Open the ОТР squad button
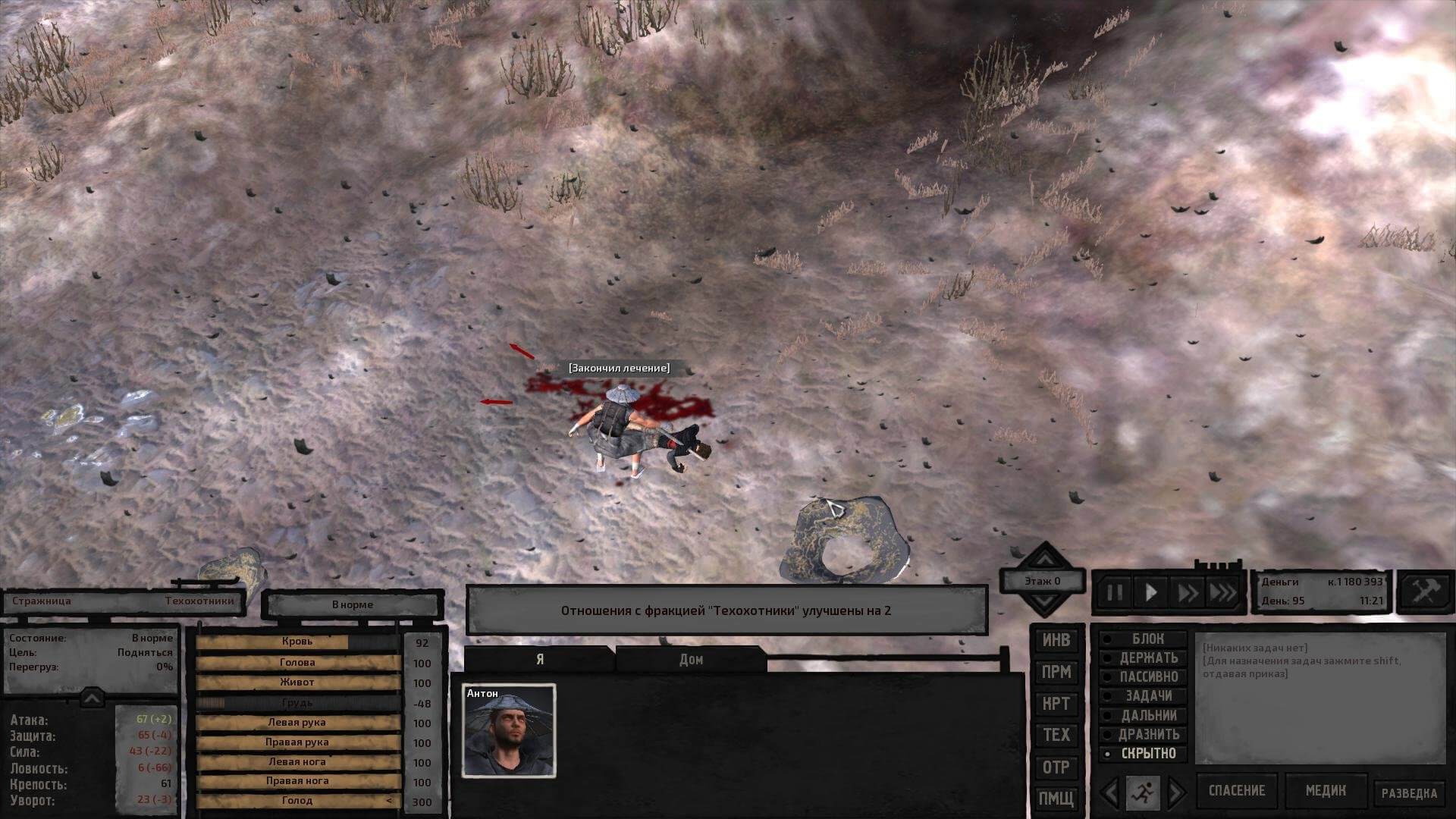The image size is (1456, 819). (x=1056, y=767)
